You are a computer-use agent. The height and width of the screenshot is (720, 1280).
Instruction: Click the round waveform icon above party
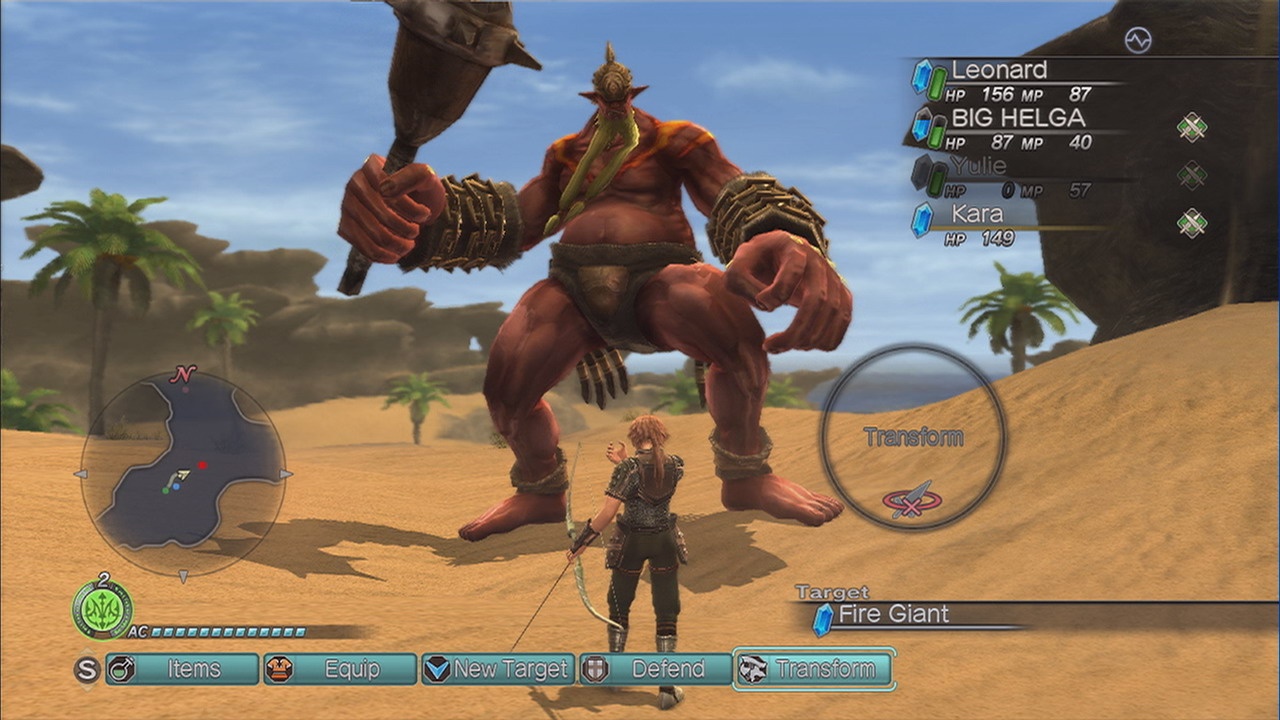(x=1138, y=40)
